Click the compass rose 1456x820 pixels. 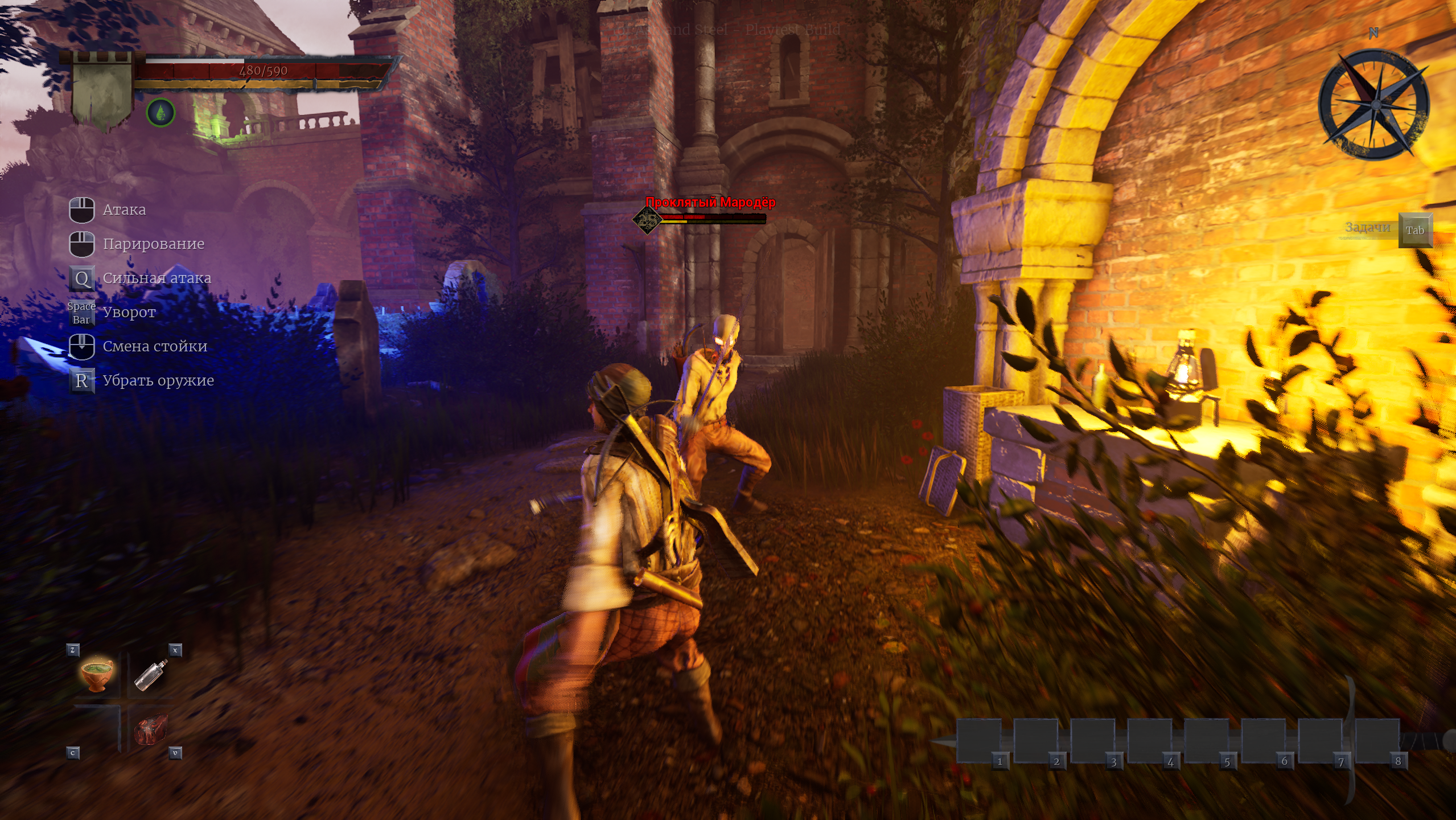(x=1373, y=104)
